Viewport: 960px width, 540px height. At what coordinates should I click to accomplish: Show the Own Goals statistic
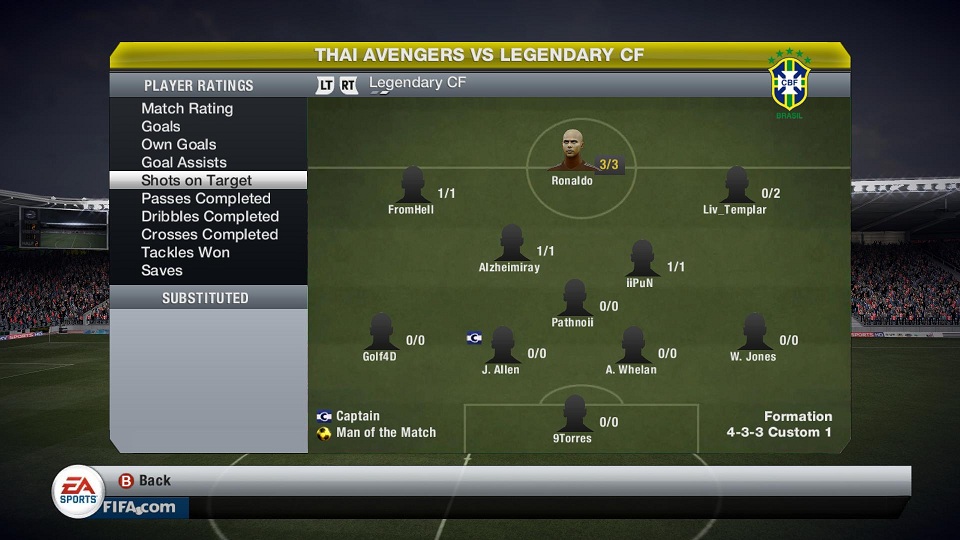[179, 145]
